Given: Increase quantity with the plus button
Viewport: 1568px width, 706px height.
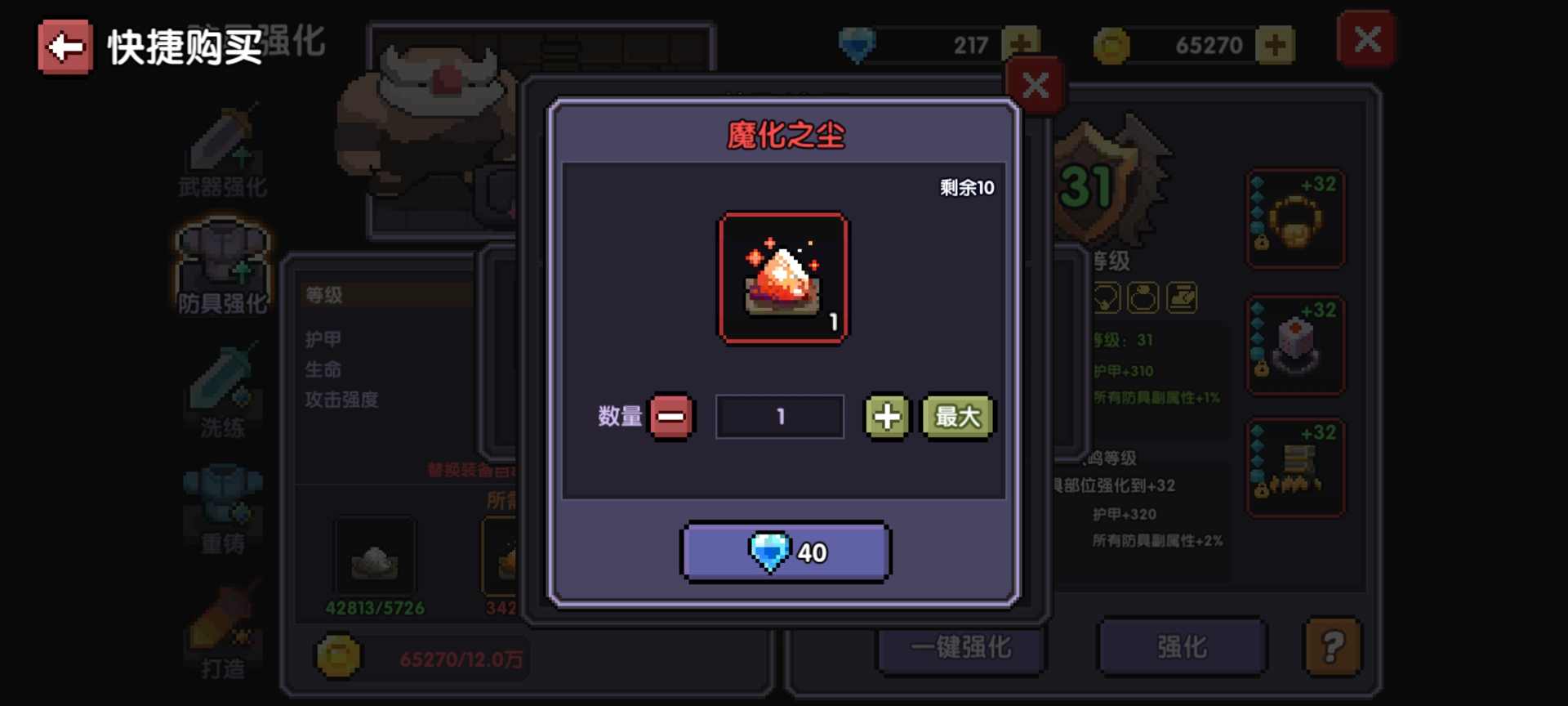Looking at the screenshot, I should 886,417.
